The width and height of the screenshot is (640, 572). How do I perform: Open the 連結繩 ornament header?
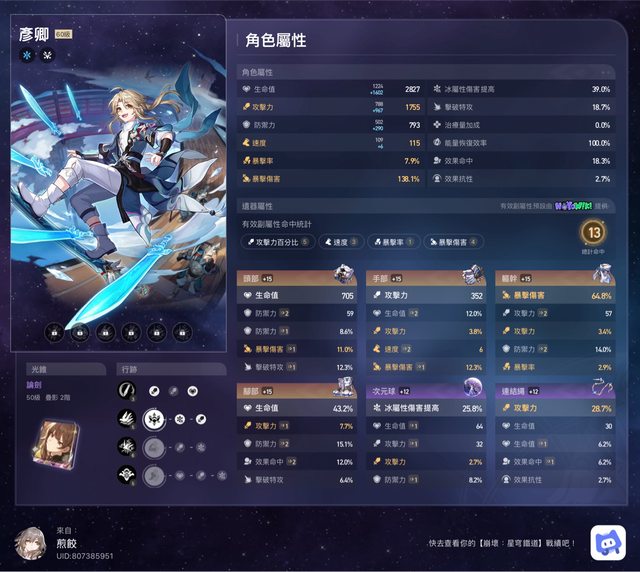click(554, 391)
